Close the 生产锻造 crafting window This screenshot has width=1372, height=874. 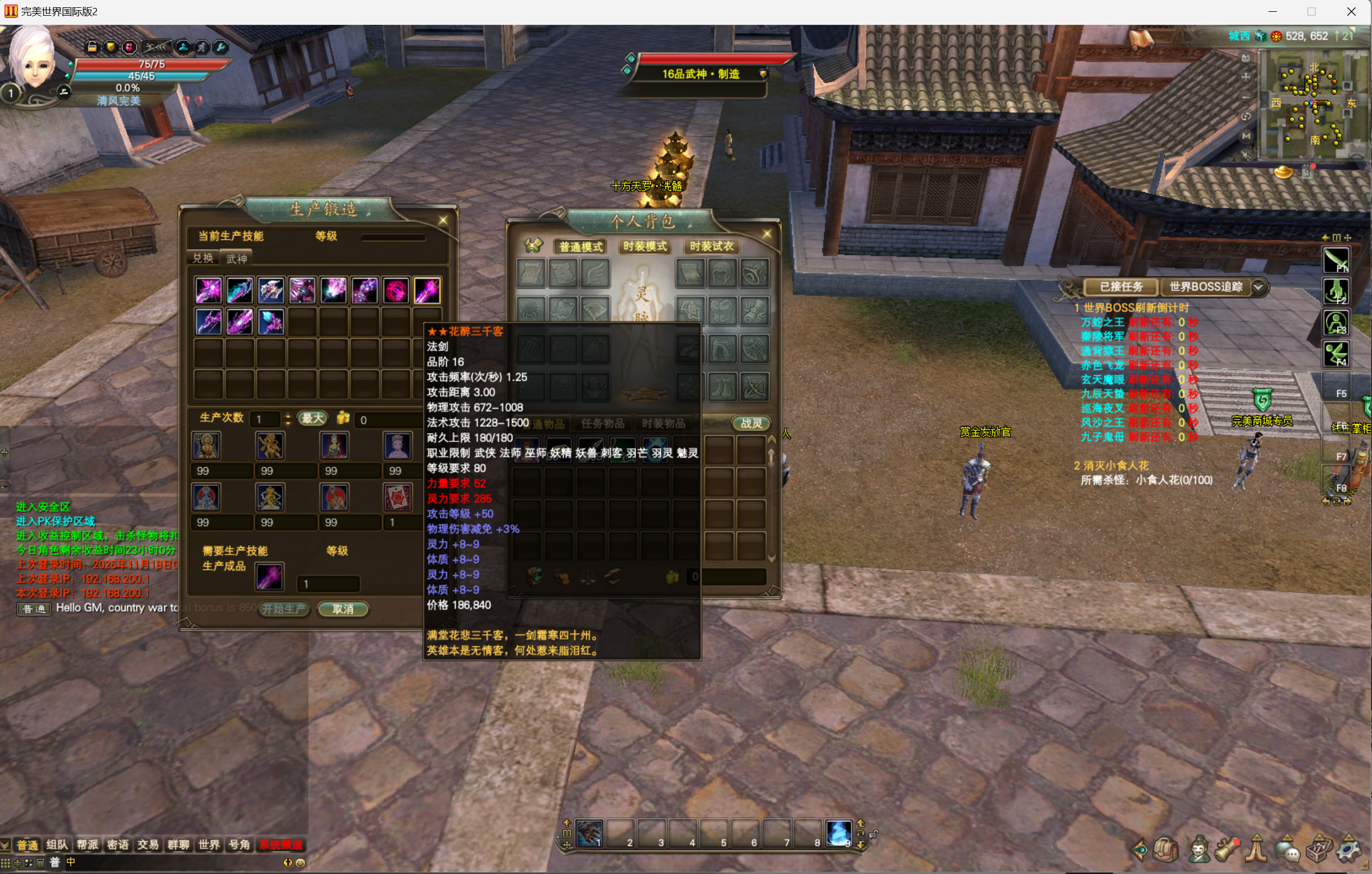(x=443, y=220)
